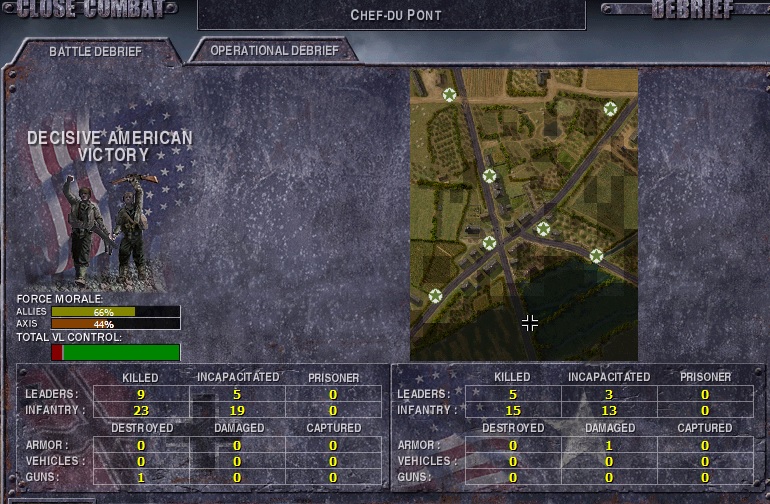Switch to the Operational Debrief tab
Screen dimensions: 770x504
coord(274,50)
